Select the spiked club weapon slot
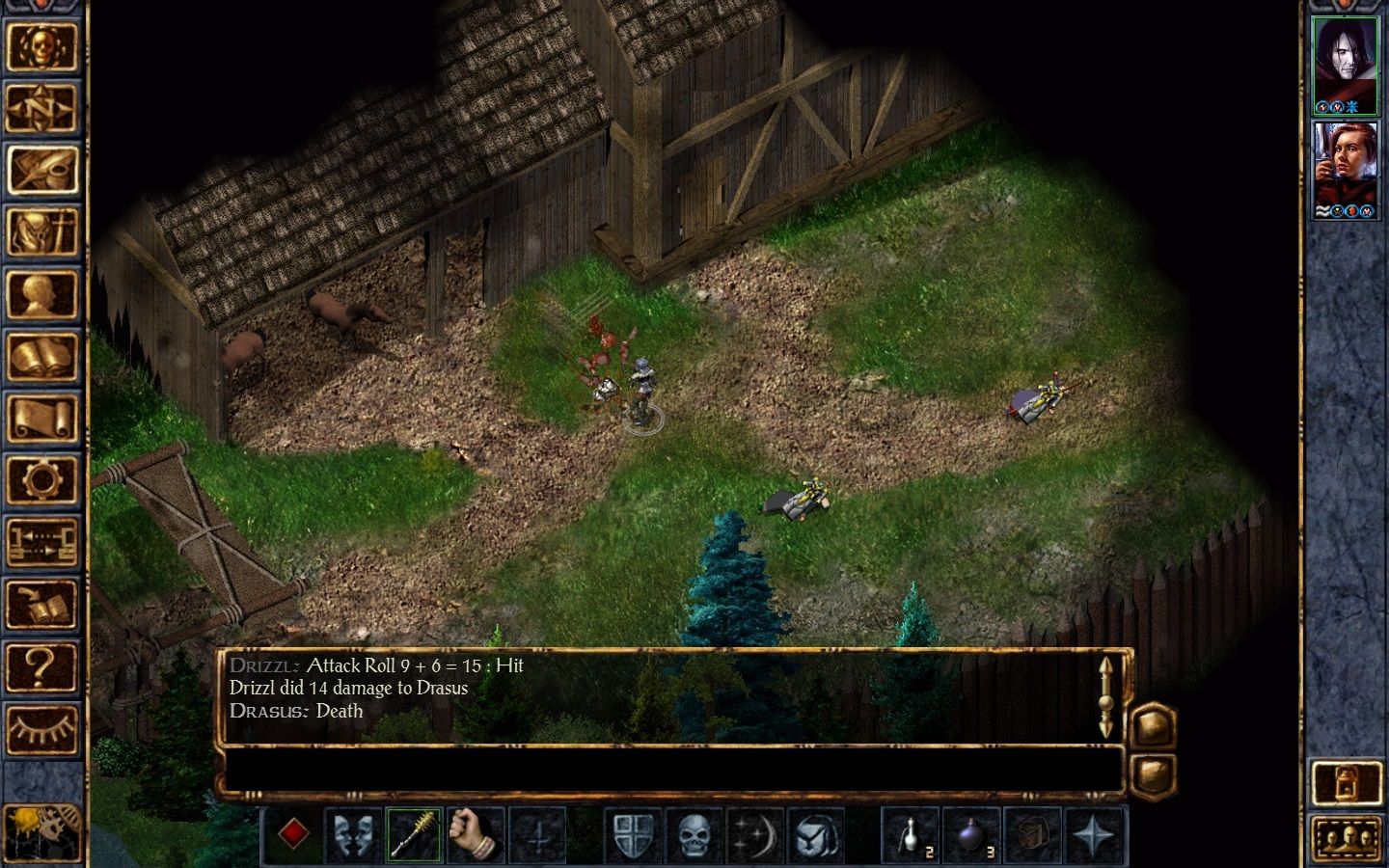 click(x=415, y=834)
